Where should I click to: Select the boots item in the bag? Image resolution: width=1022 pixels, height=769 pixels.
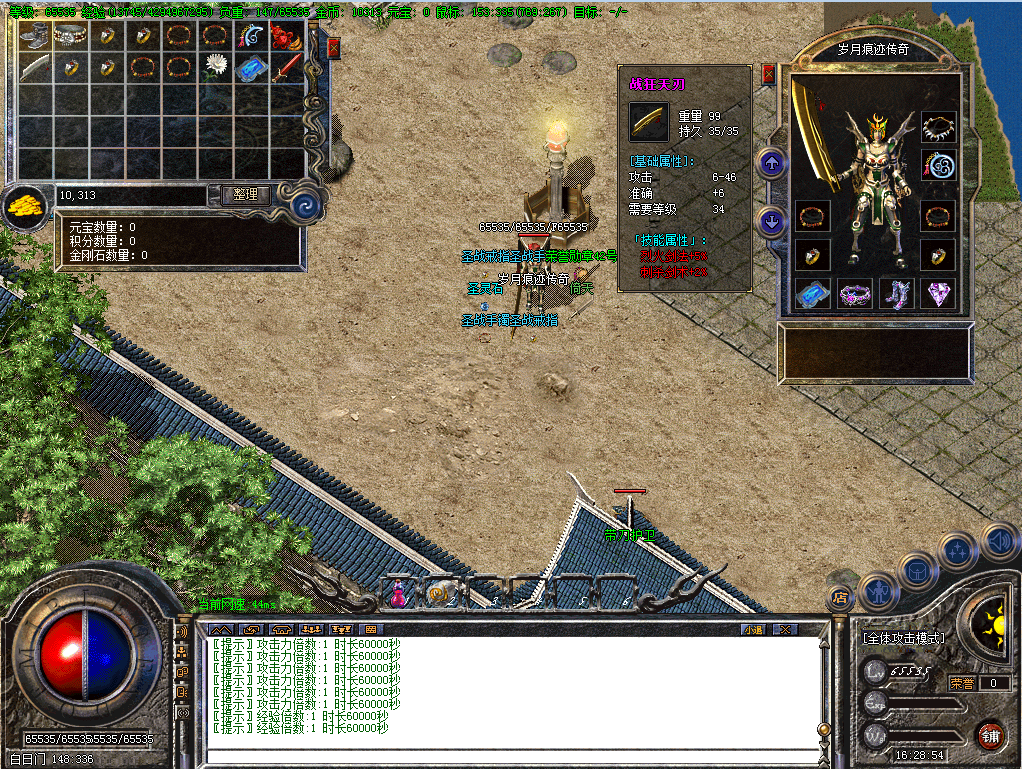pos(34,38)
